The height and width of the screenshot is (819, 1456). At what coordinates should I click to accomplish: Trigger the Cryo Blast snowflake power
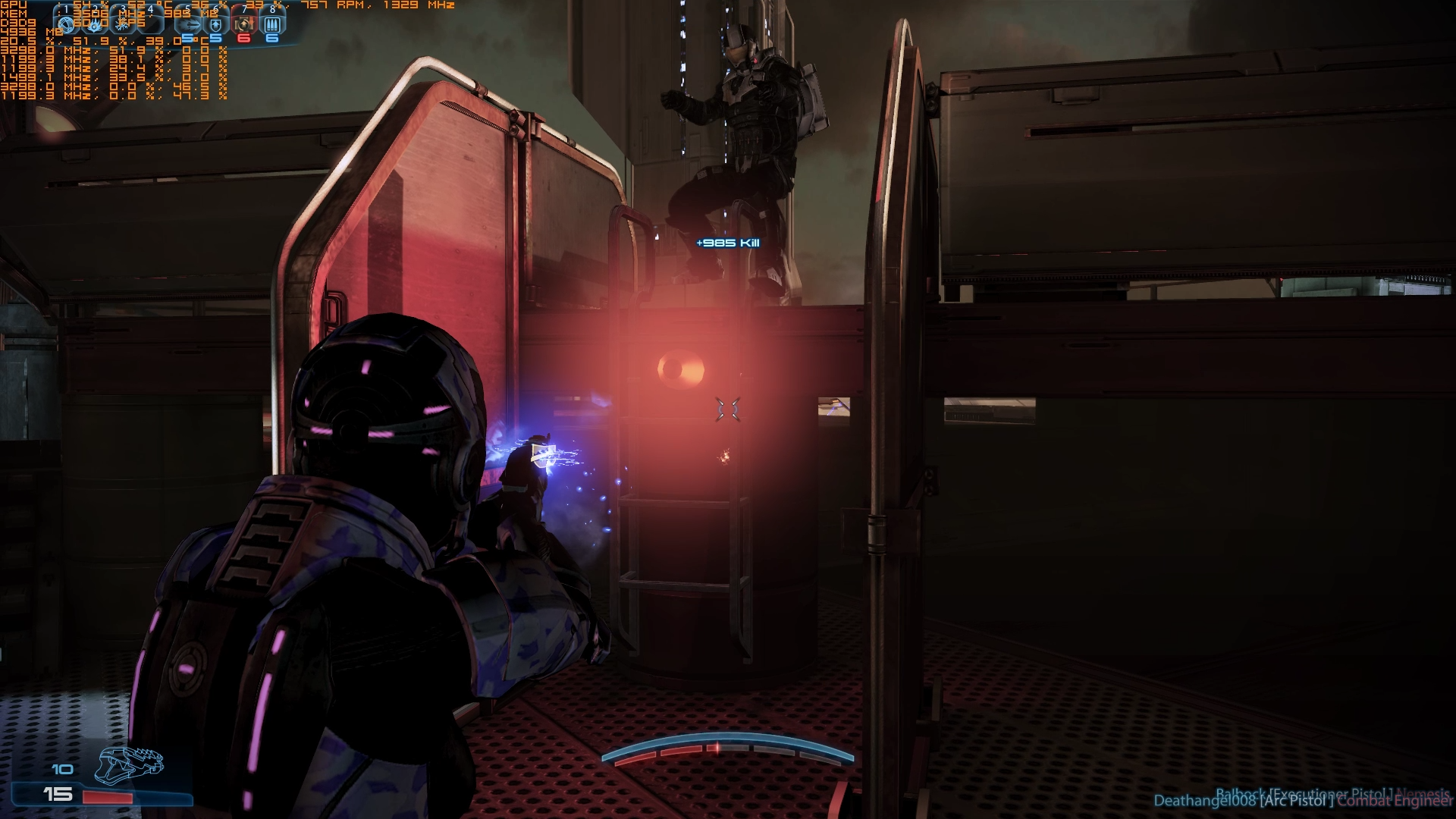(x=123, y=24)
